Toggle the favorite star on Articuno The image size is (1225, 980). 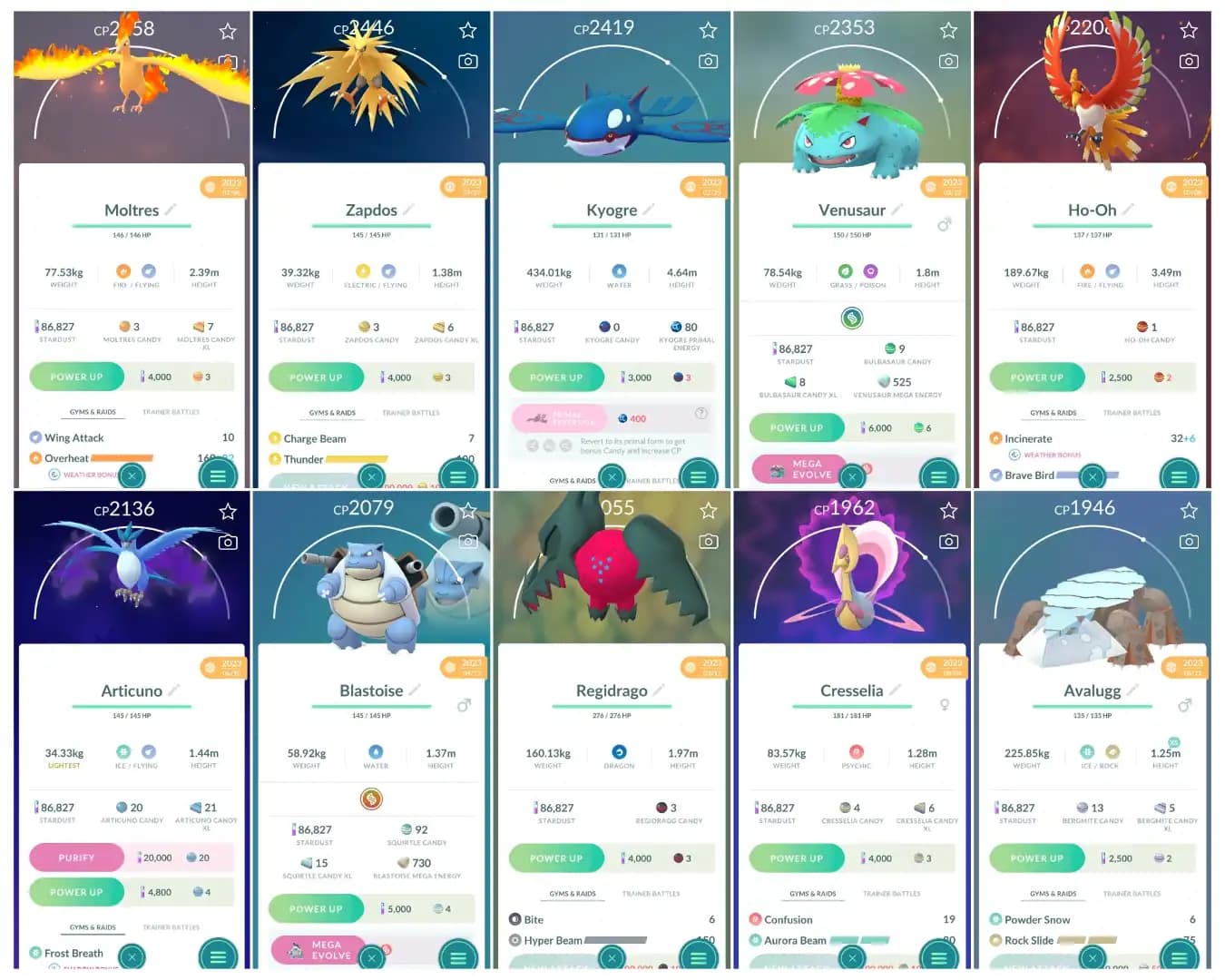click(228, 510)
